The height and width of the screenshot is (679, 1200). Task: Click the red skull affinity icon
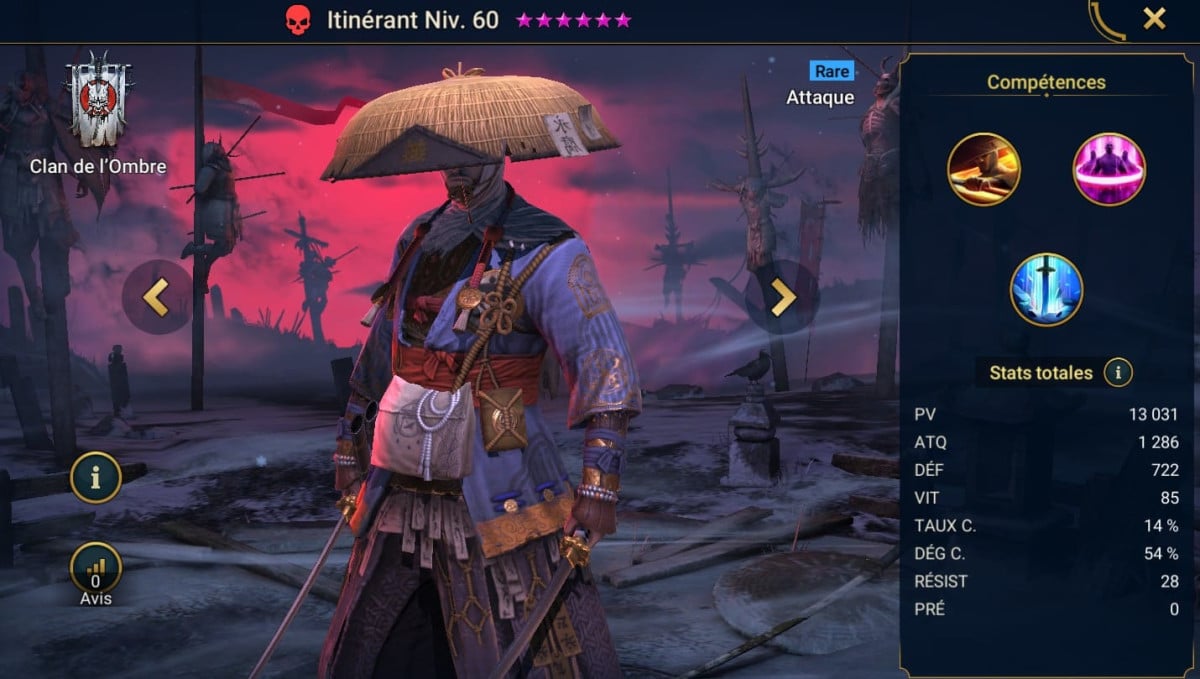tap(298, 20)
